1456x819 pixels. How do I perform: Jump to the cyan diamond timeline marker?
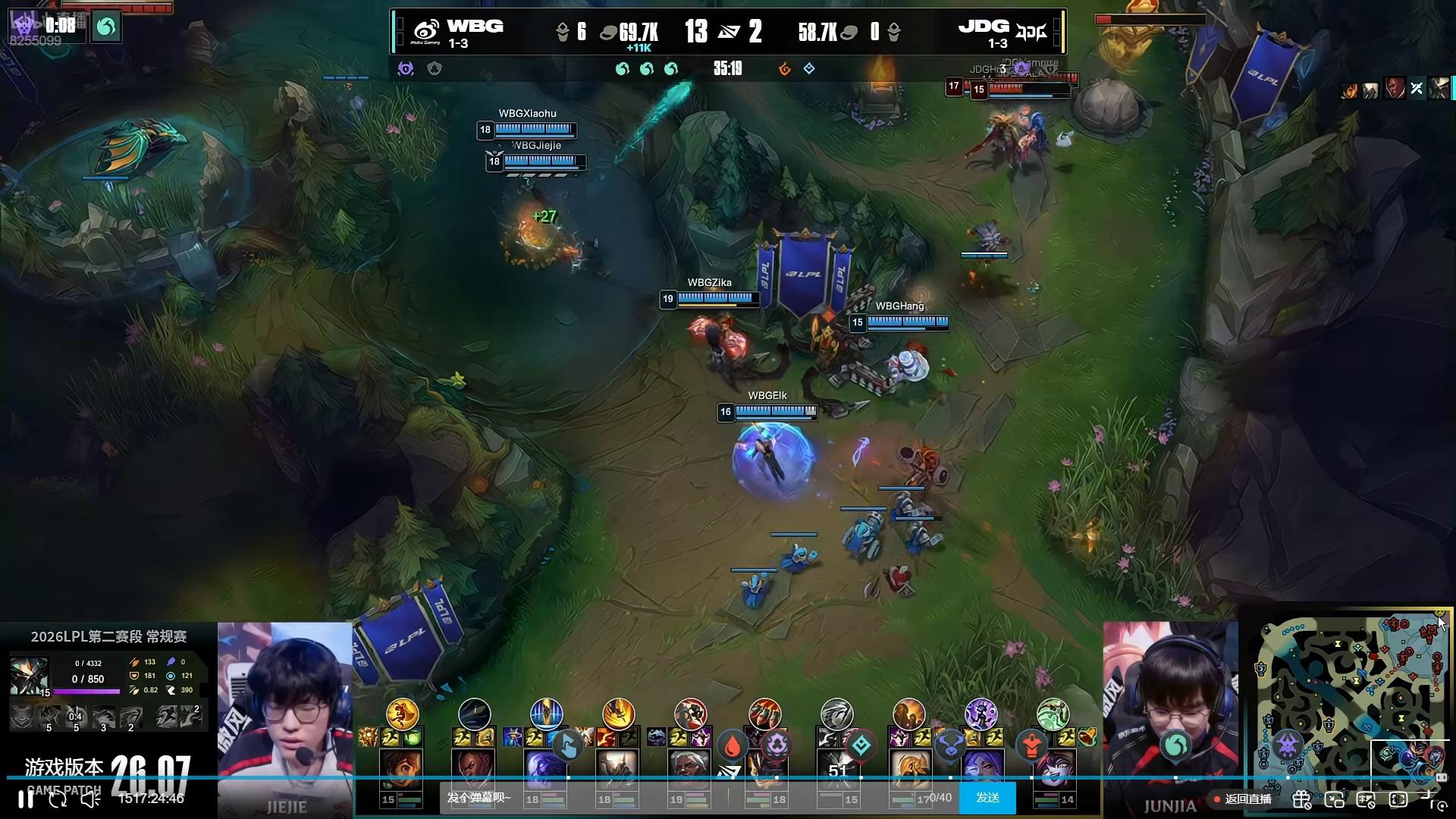pyautogui.click(x=861, y=746)
